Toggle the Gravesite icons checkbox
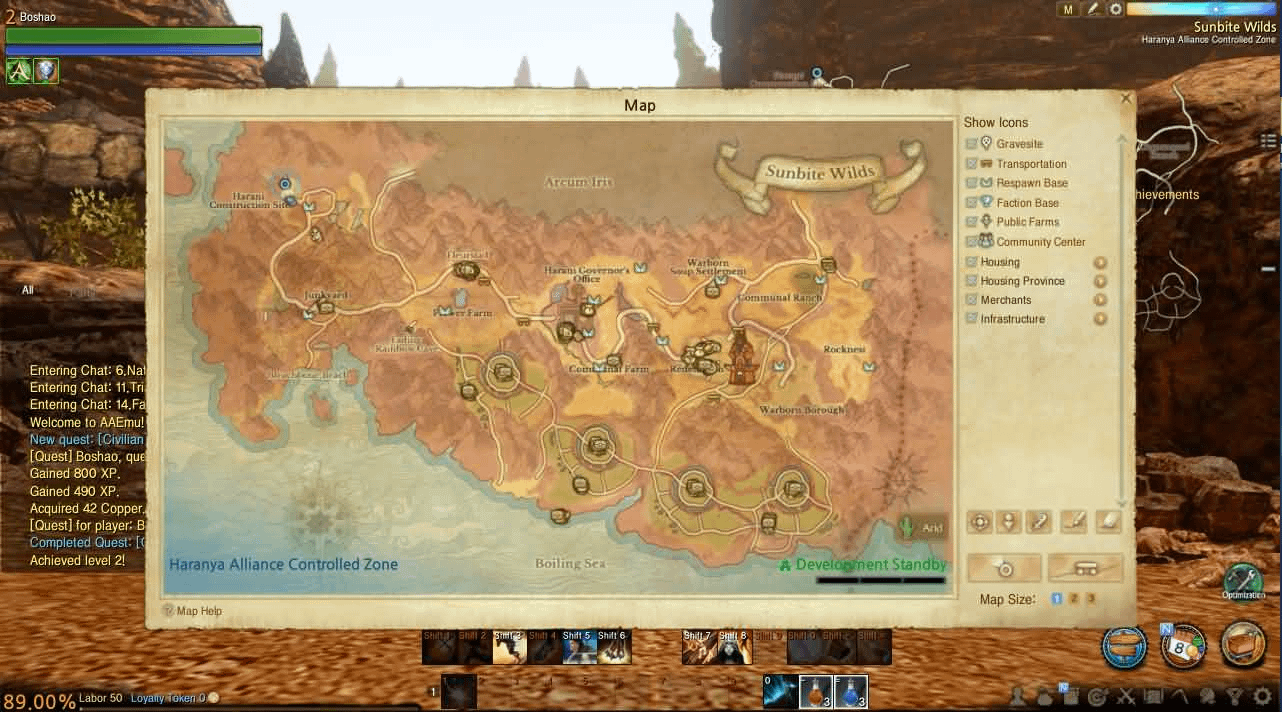 (x=971, y=144)
